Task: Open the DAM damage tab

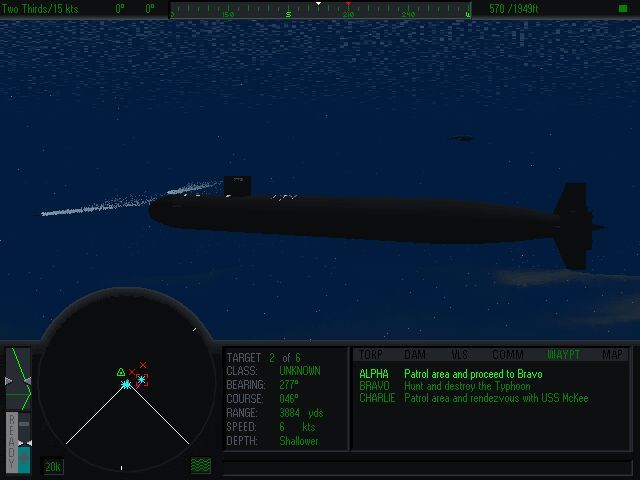Action: coord(415,354)
